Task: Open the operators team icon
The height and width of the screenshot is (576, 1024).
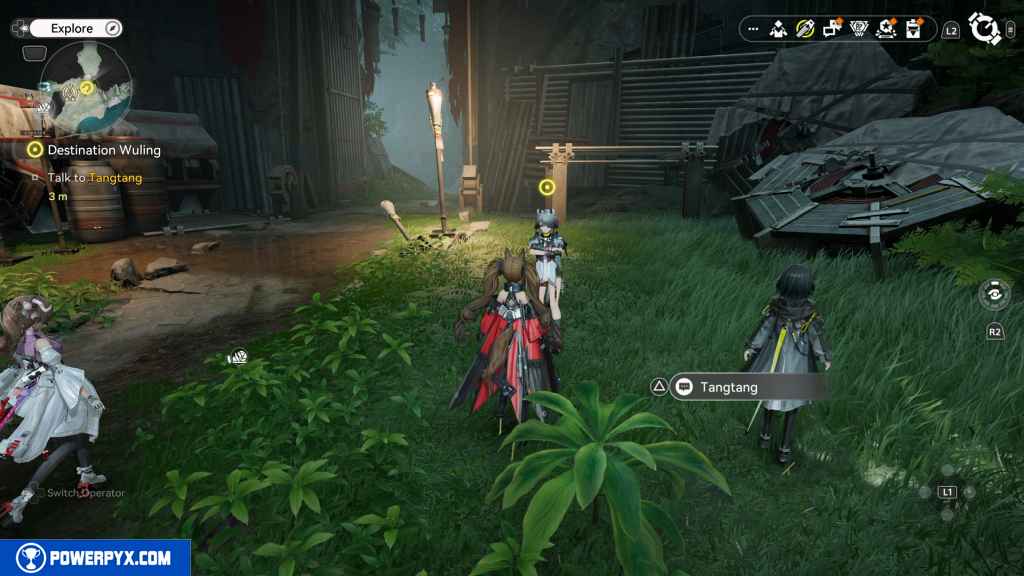Action: click(x=779, y=29)
